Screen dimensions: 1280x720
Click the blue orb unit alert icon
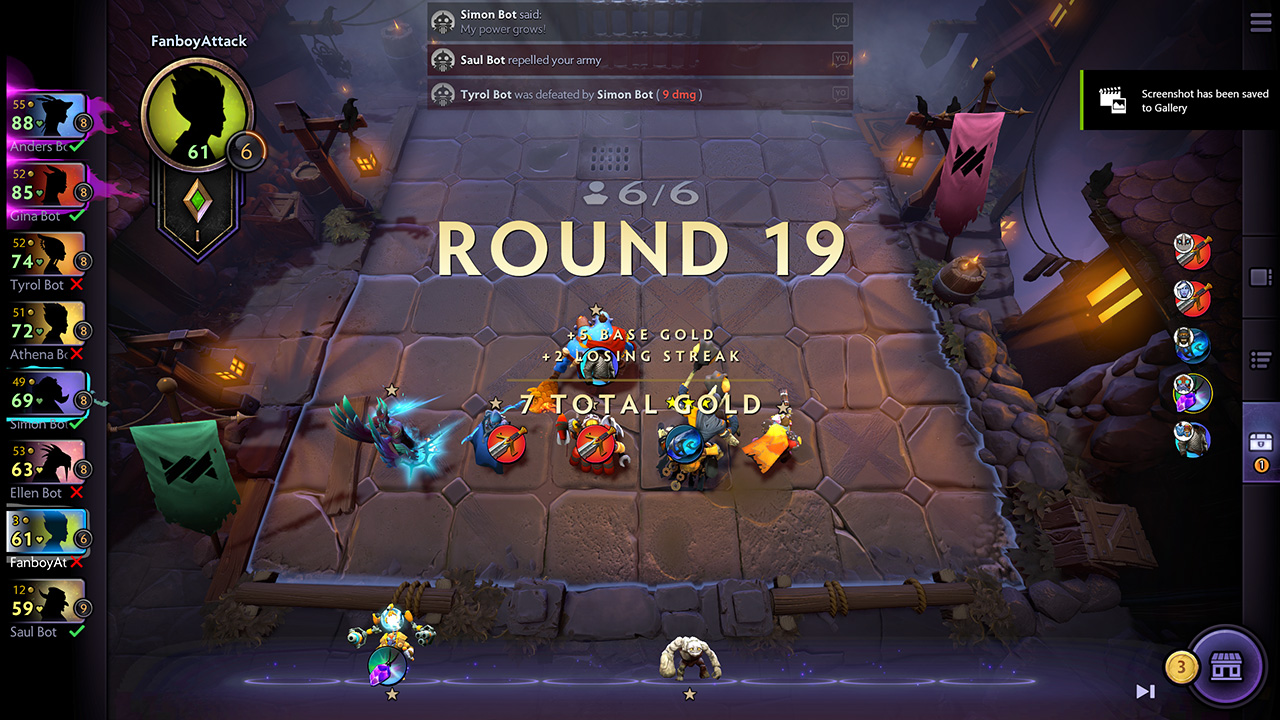point(1193,346)
